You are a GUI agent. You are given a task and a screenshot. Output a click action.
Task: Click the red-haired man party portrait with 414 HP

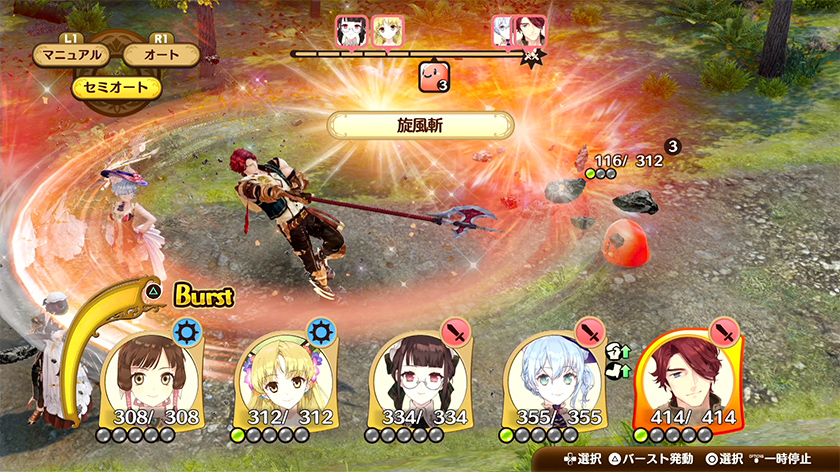690,374
